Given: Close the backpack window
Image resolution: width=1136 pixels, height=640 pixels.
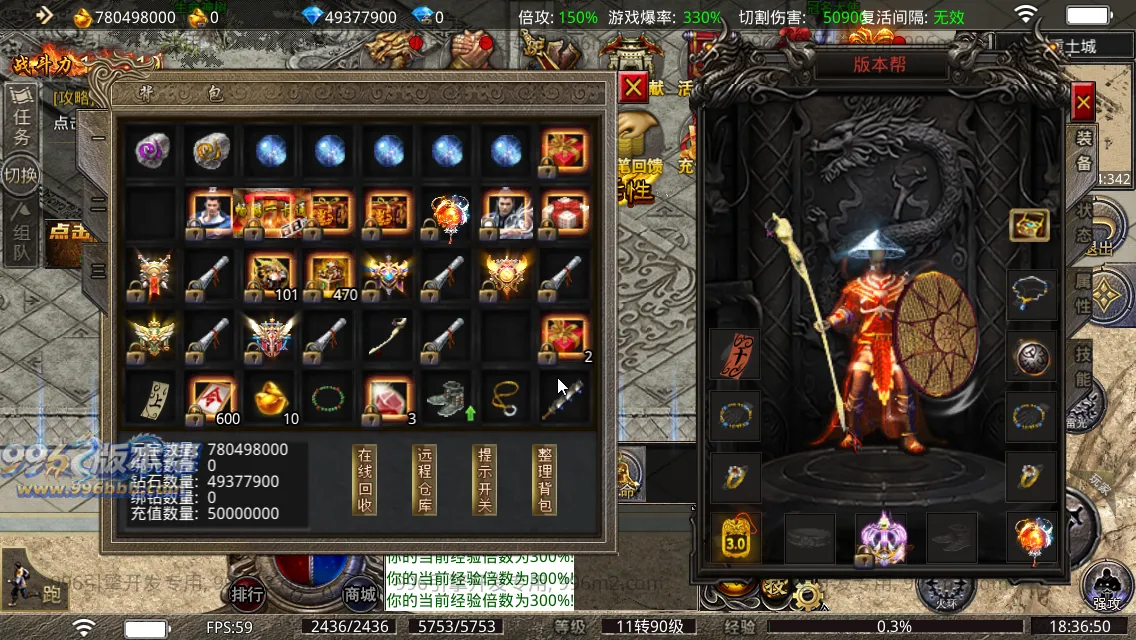Looking at the screenshot, I should [633, 88].
